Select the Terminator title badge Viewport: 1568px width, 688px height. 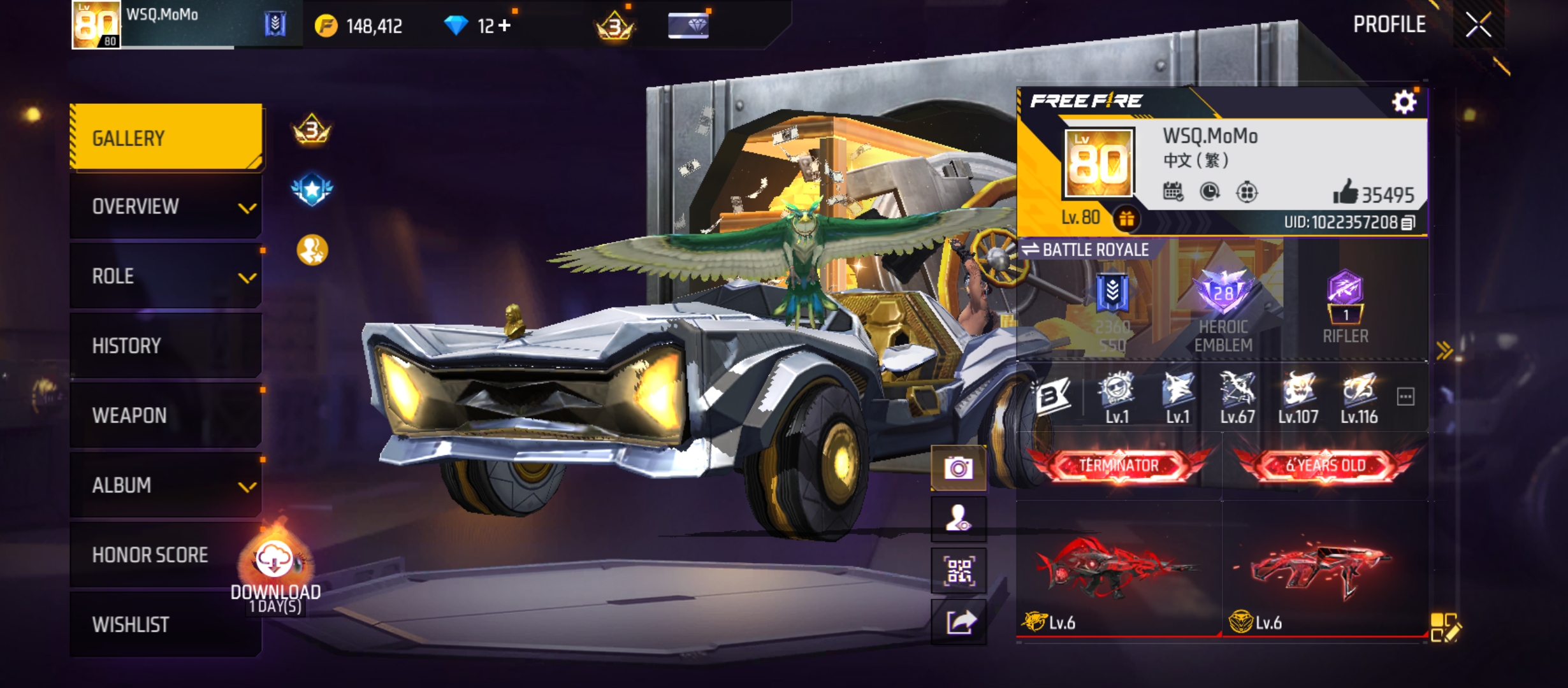[1119, 466]
